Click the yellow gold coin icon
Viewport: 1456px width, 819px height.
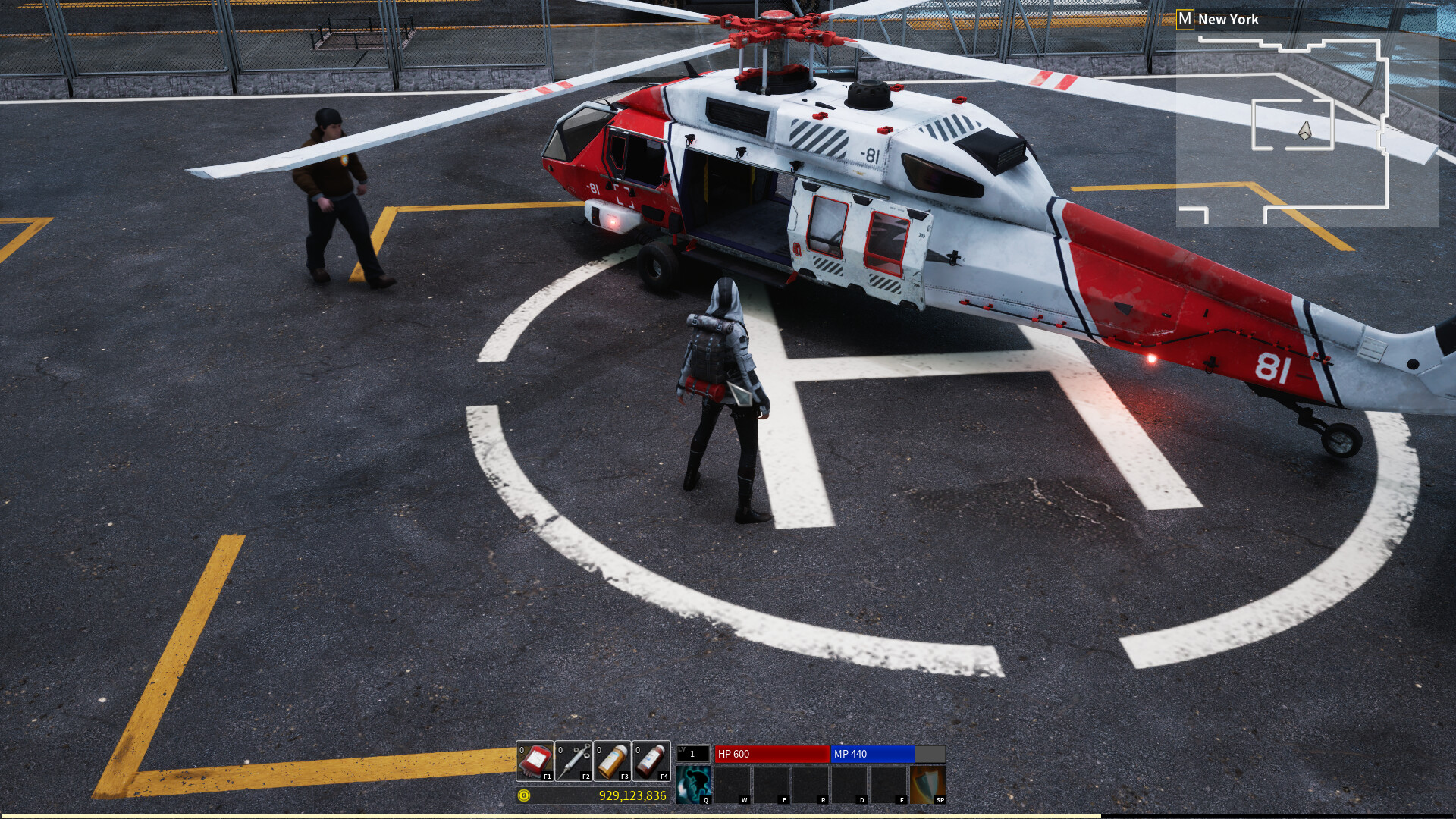[523, 797]
